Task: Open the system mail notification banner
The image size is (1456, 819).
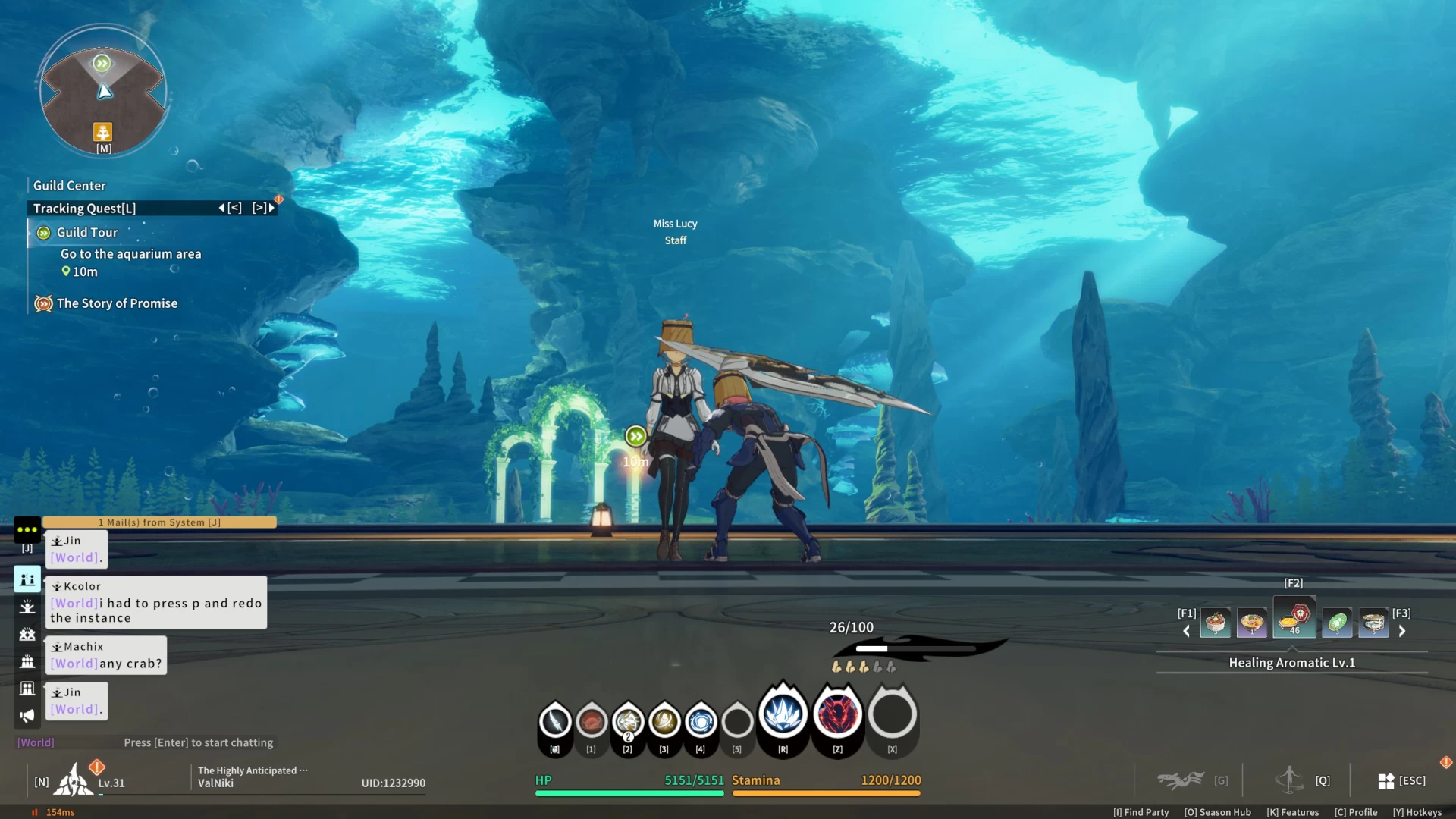Action: 159,522
